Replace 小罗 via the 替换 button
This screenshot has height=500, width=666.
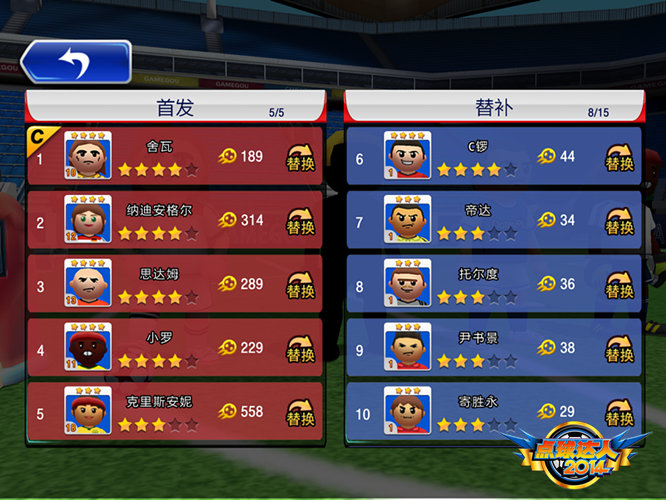(x=300, y=349)
